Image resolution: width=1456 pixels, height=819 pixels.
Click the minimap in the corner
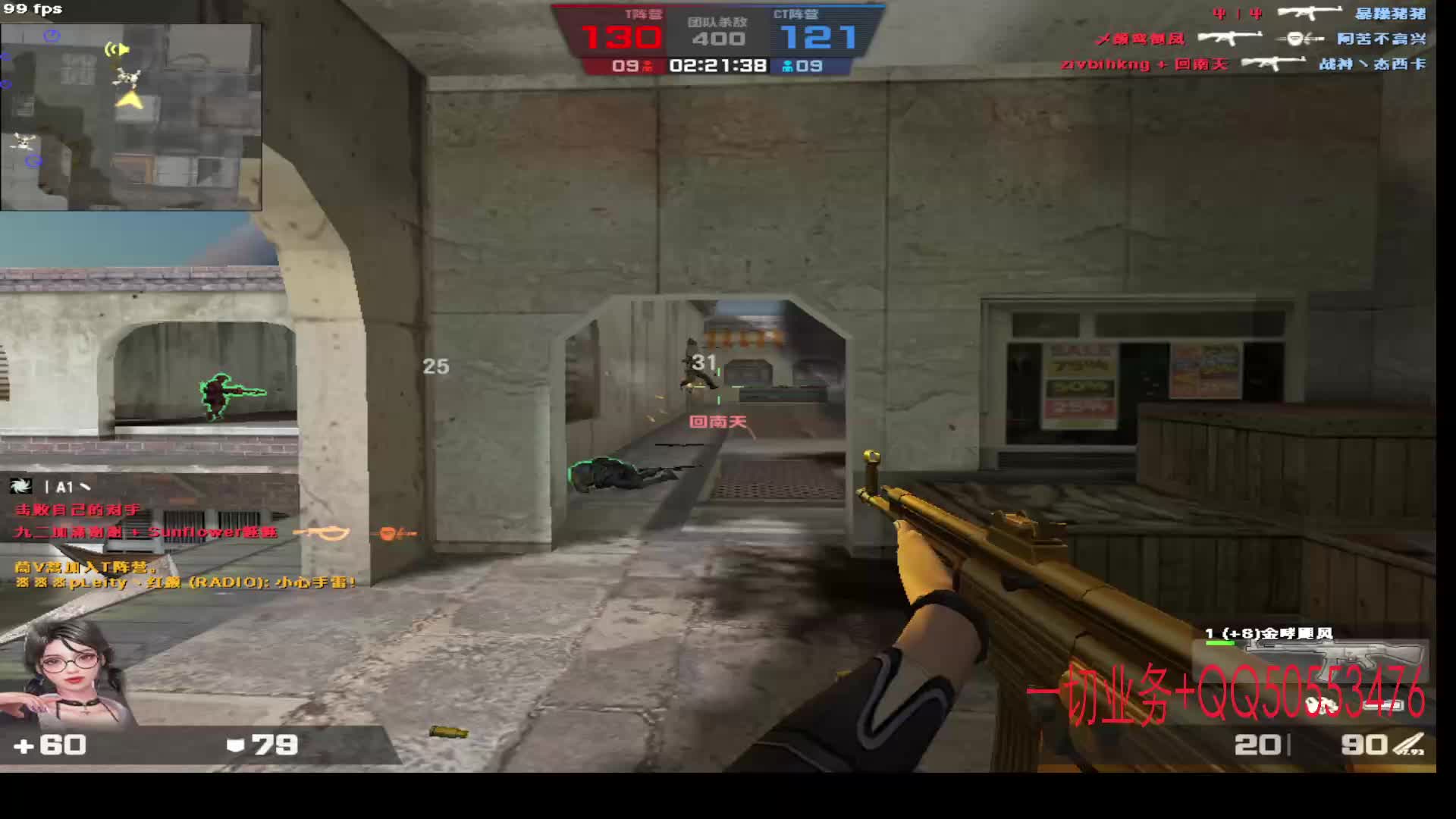[131, 118]
